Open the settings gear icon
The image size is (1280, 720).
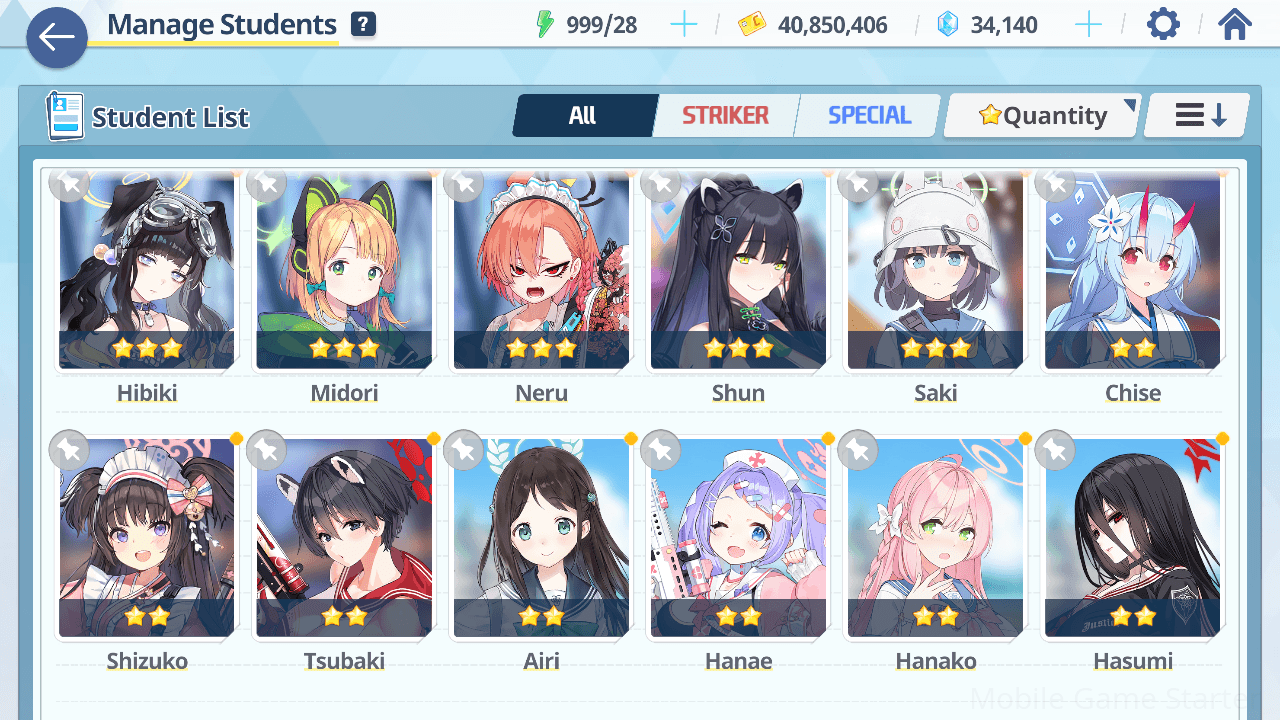pos(1162,25)
